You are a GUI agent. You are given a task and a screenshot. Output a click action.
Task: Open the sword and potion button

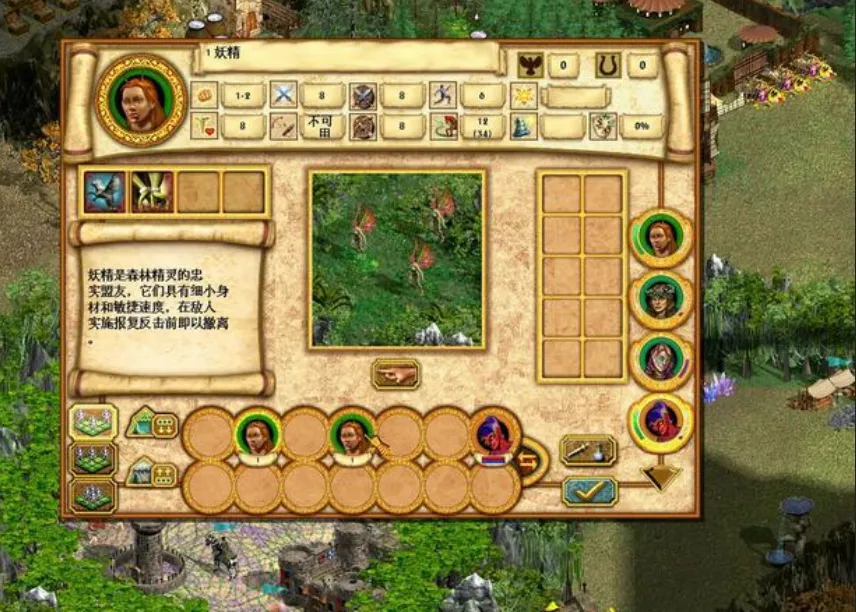coord(589,450)
